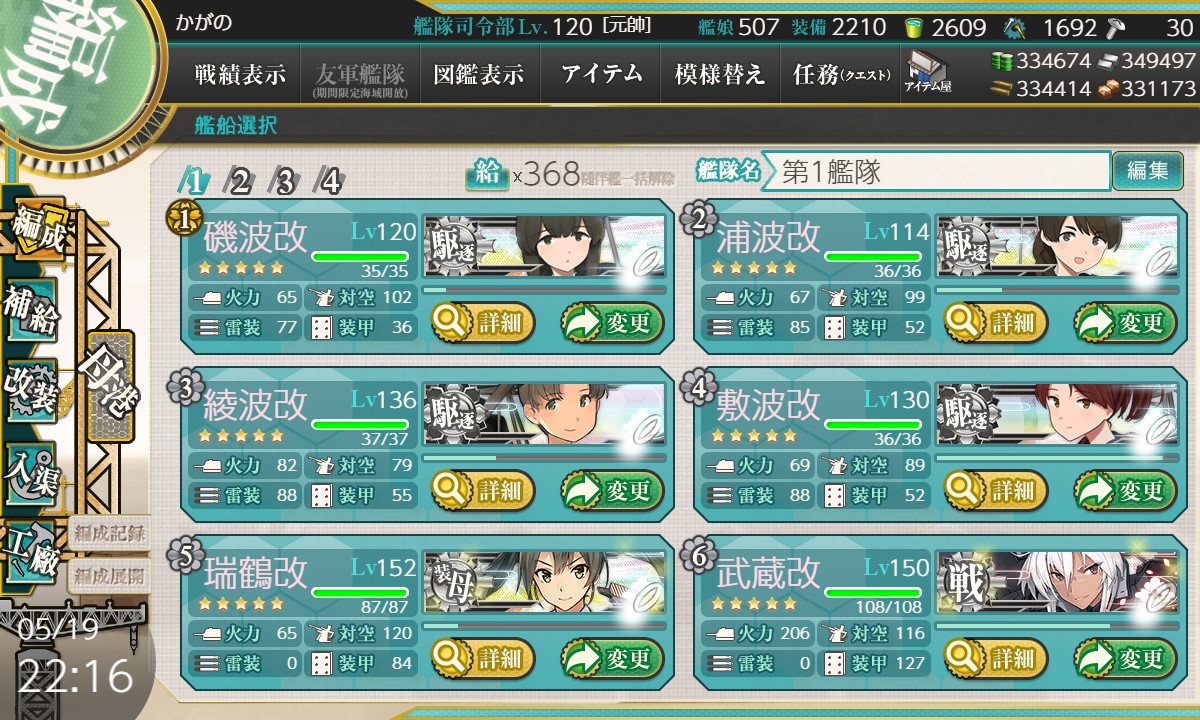Open the 戦績表示 records menu

point(240,74)
